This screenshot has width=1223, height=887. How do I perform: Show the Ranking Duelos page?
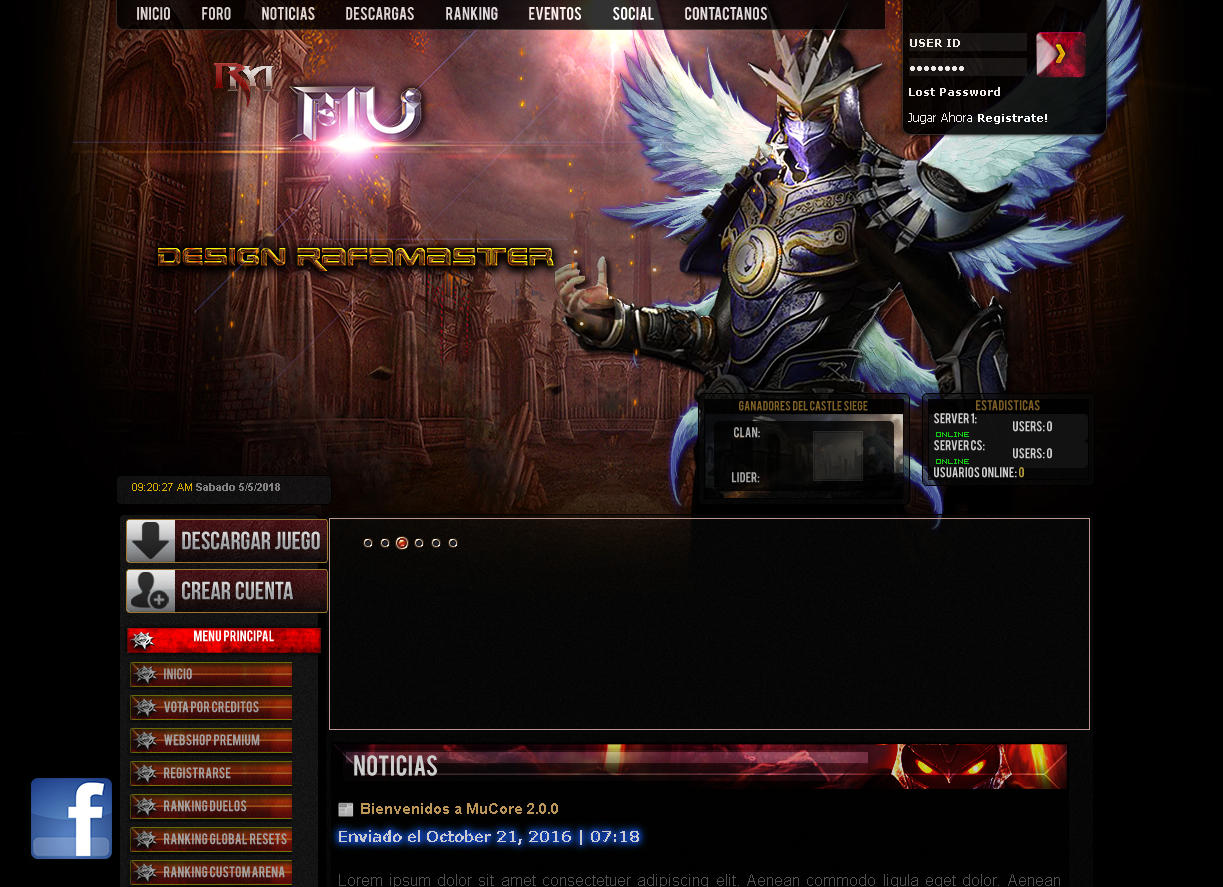(x=211, y=806)
